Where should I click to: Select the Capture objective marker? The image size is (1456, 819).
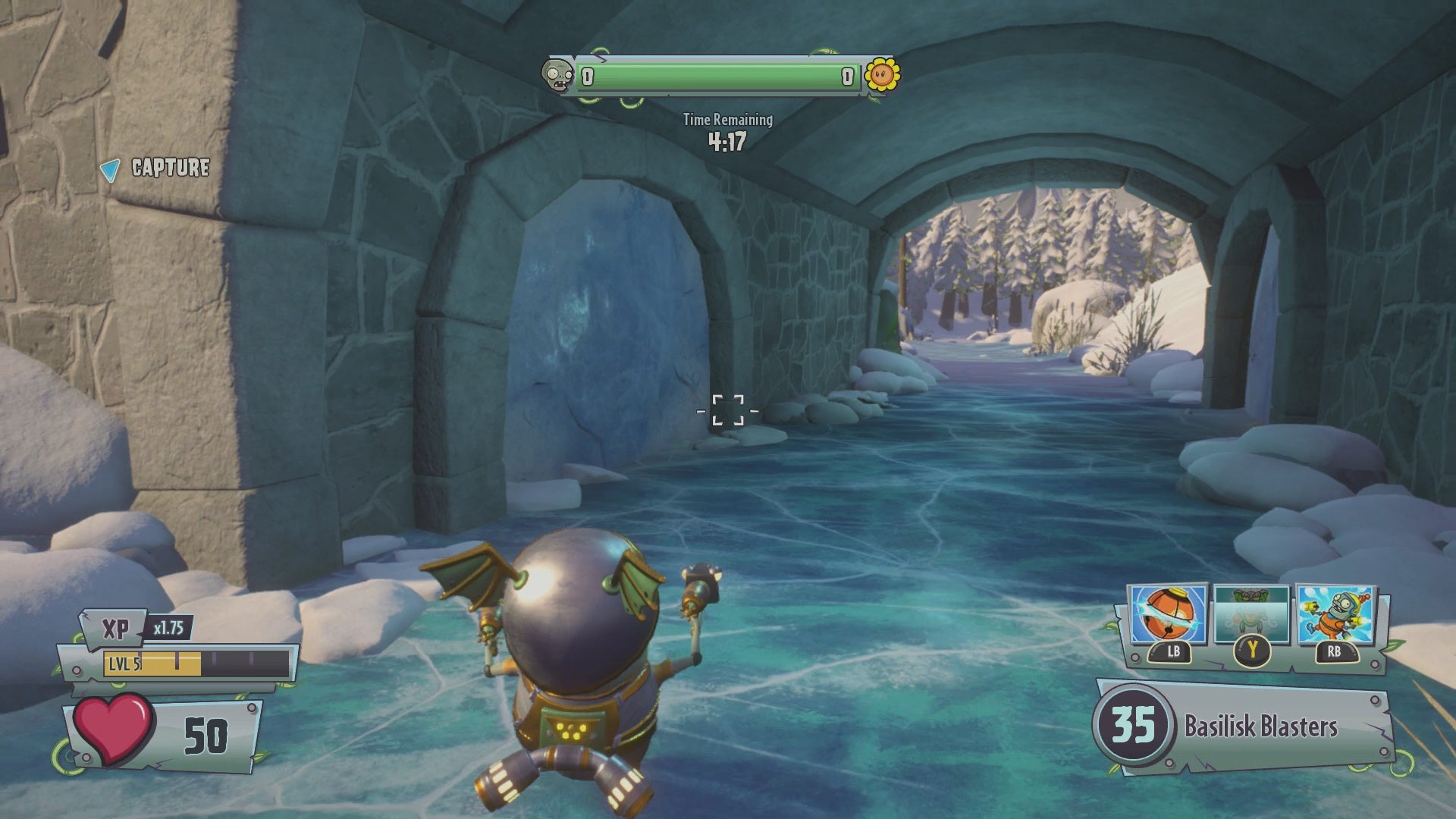tap(156, 168)
